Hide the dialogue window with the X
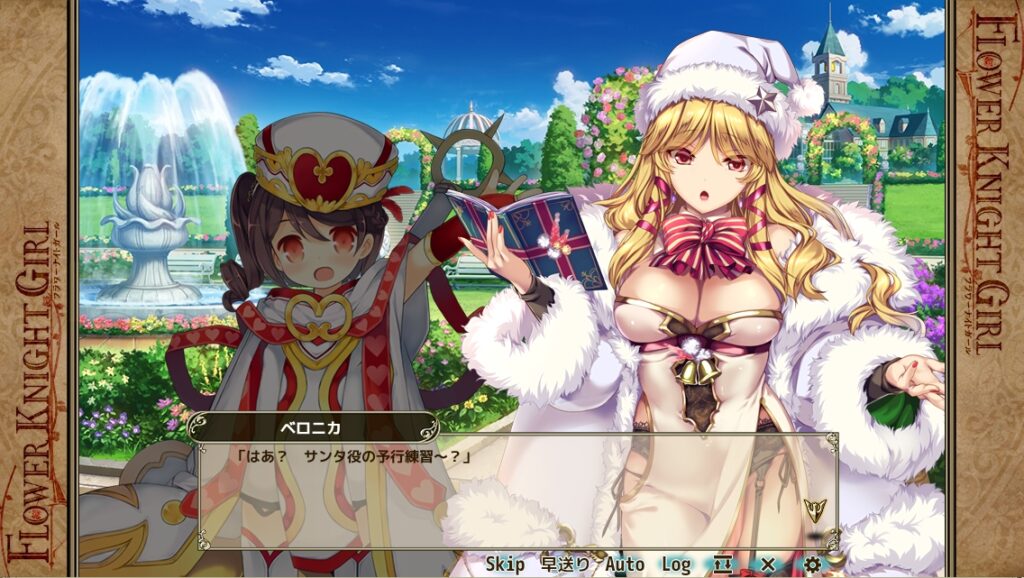1024x578 pixels. (x=768, y=565)
